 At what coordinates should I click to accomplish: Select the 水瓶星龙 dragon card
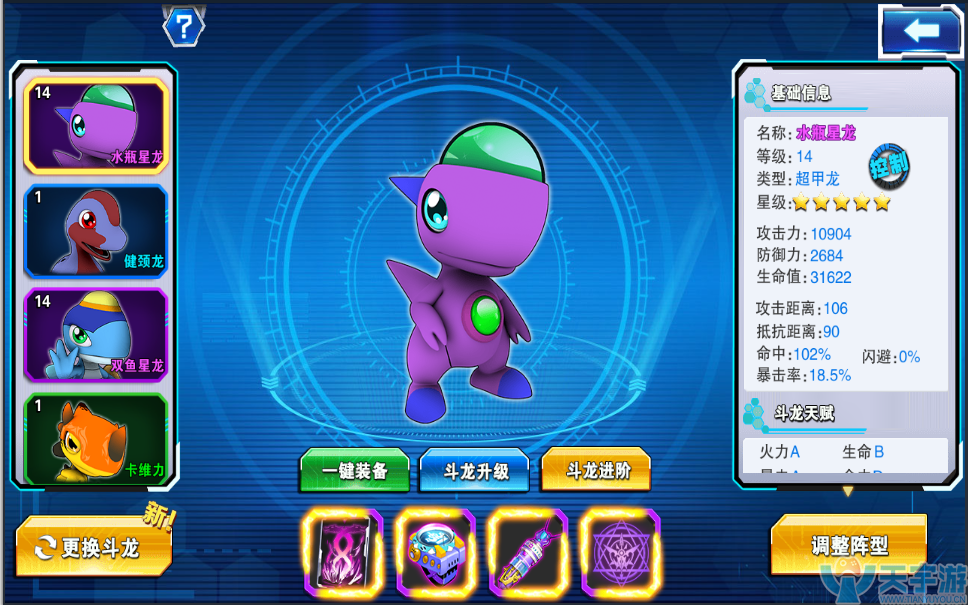pyautogui.click(x=96, y=126)
